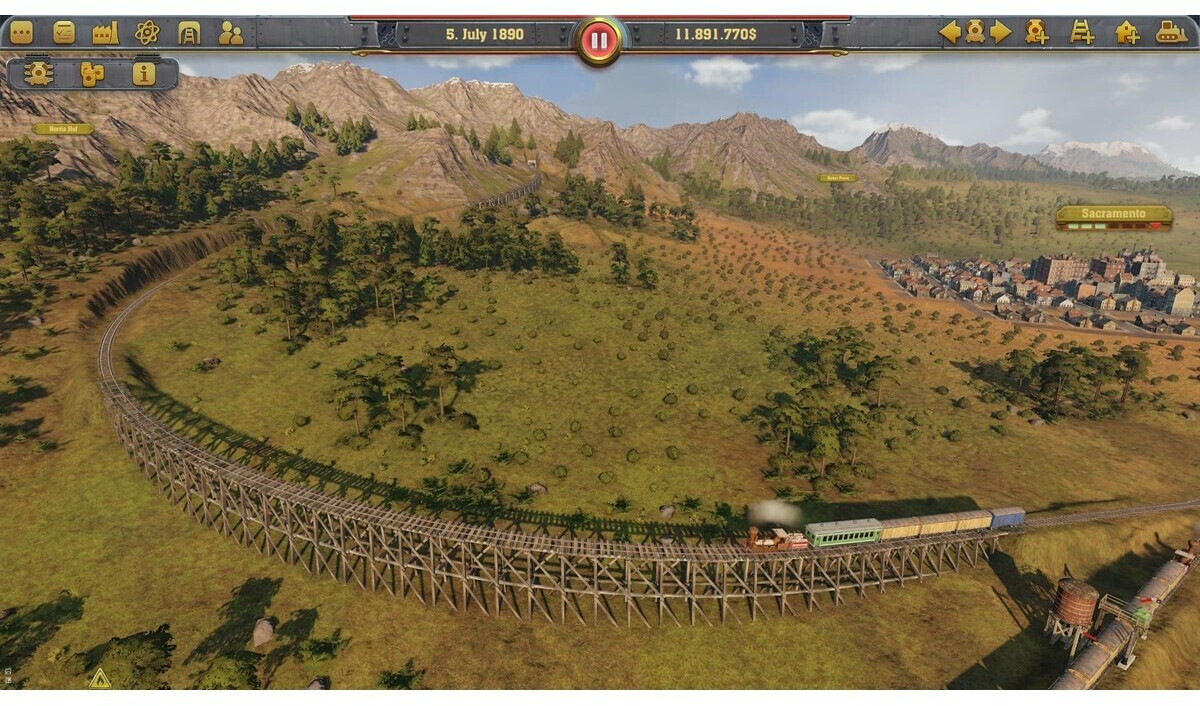Jump to the previous train with left arrow
Image resolution: width=1200 pixels, height=706 pixels.
tap(949, 32)
